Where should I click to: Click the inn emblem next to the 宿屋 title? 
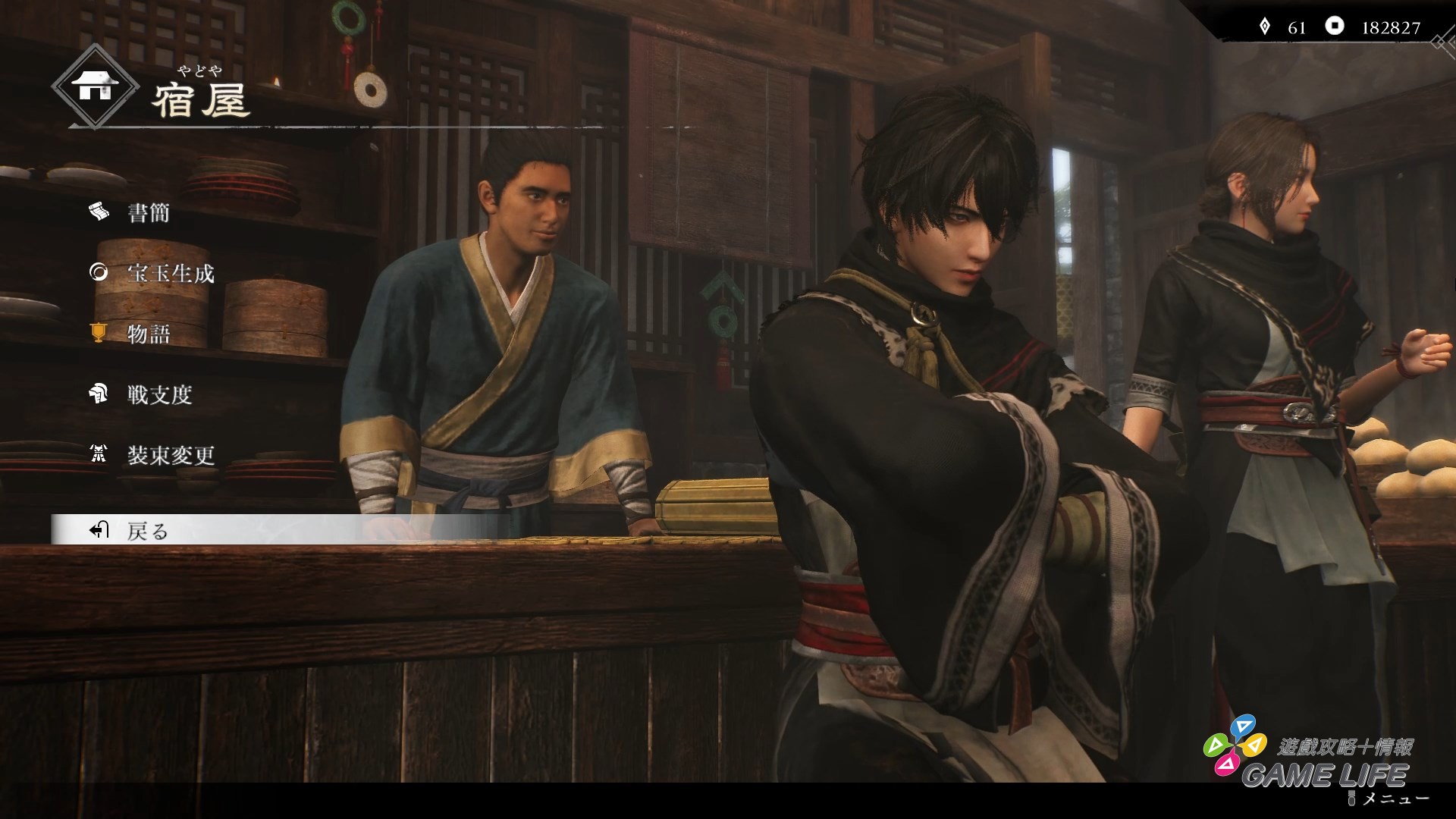pyautogui.click(x=94, y=86)
